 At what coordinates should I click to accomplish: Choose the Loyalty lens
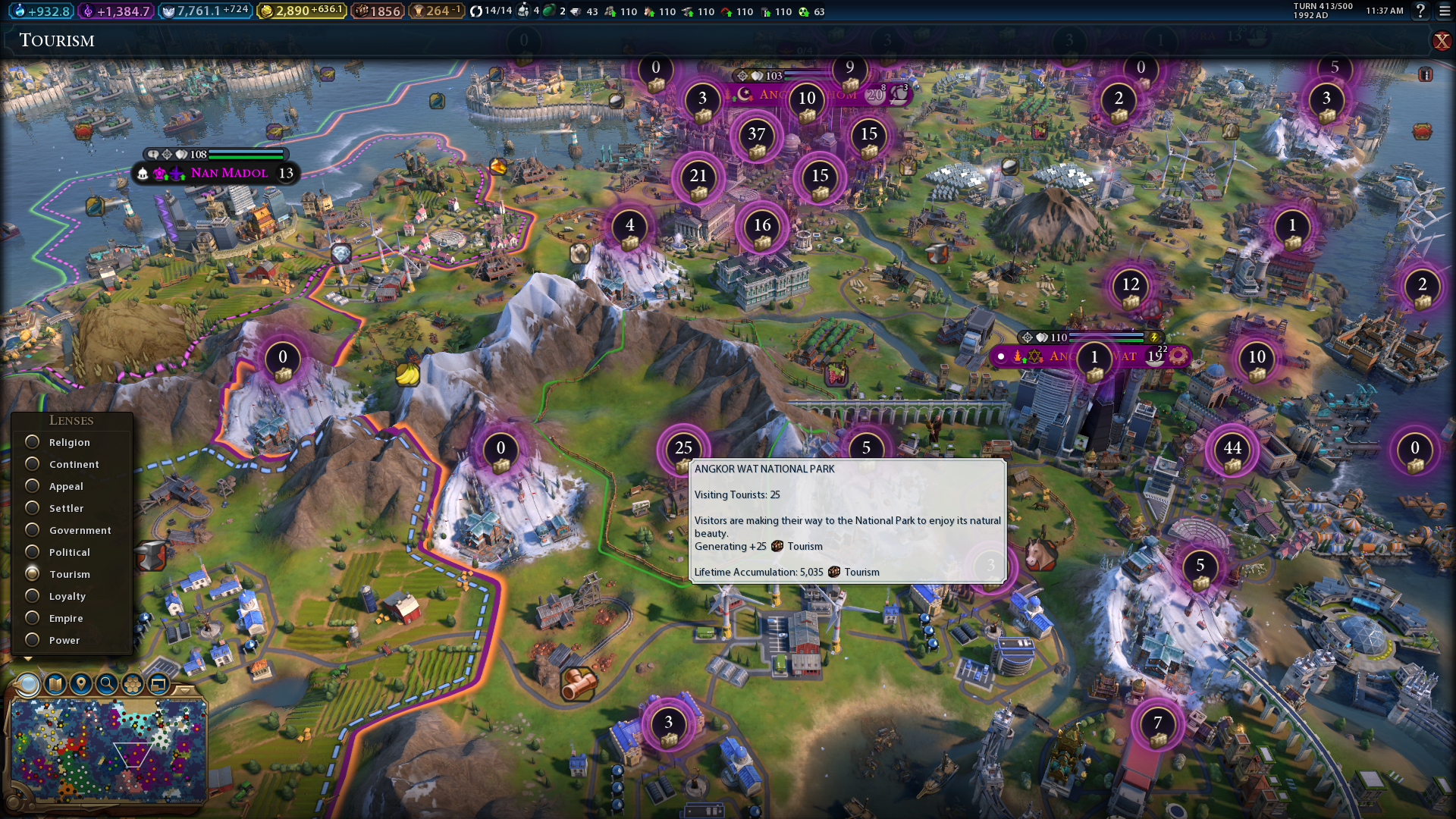tap(33, 596)
